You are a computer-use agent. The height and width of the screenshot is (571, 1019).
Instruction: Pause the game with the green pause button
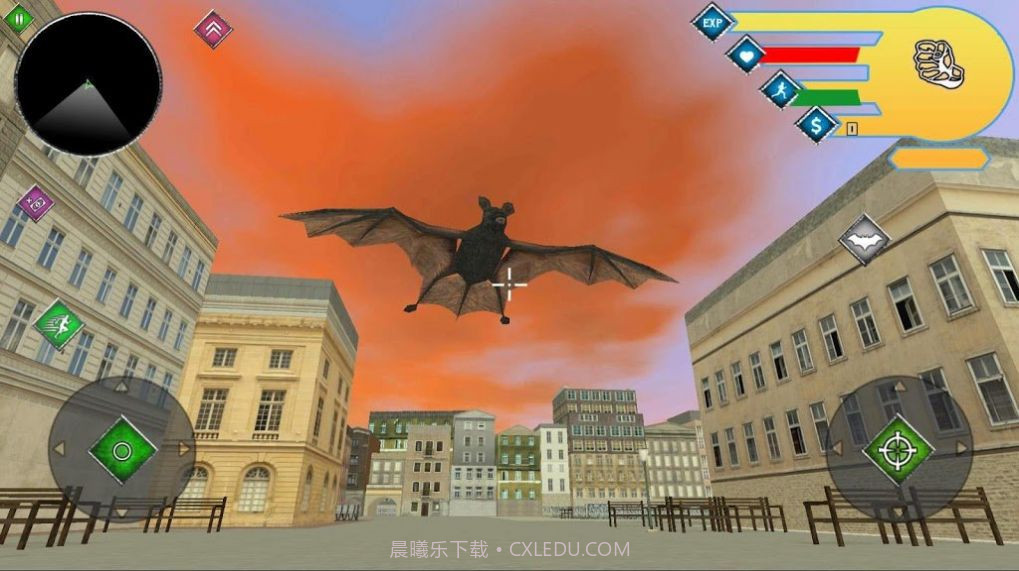tap(19, 17)
